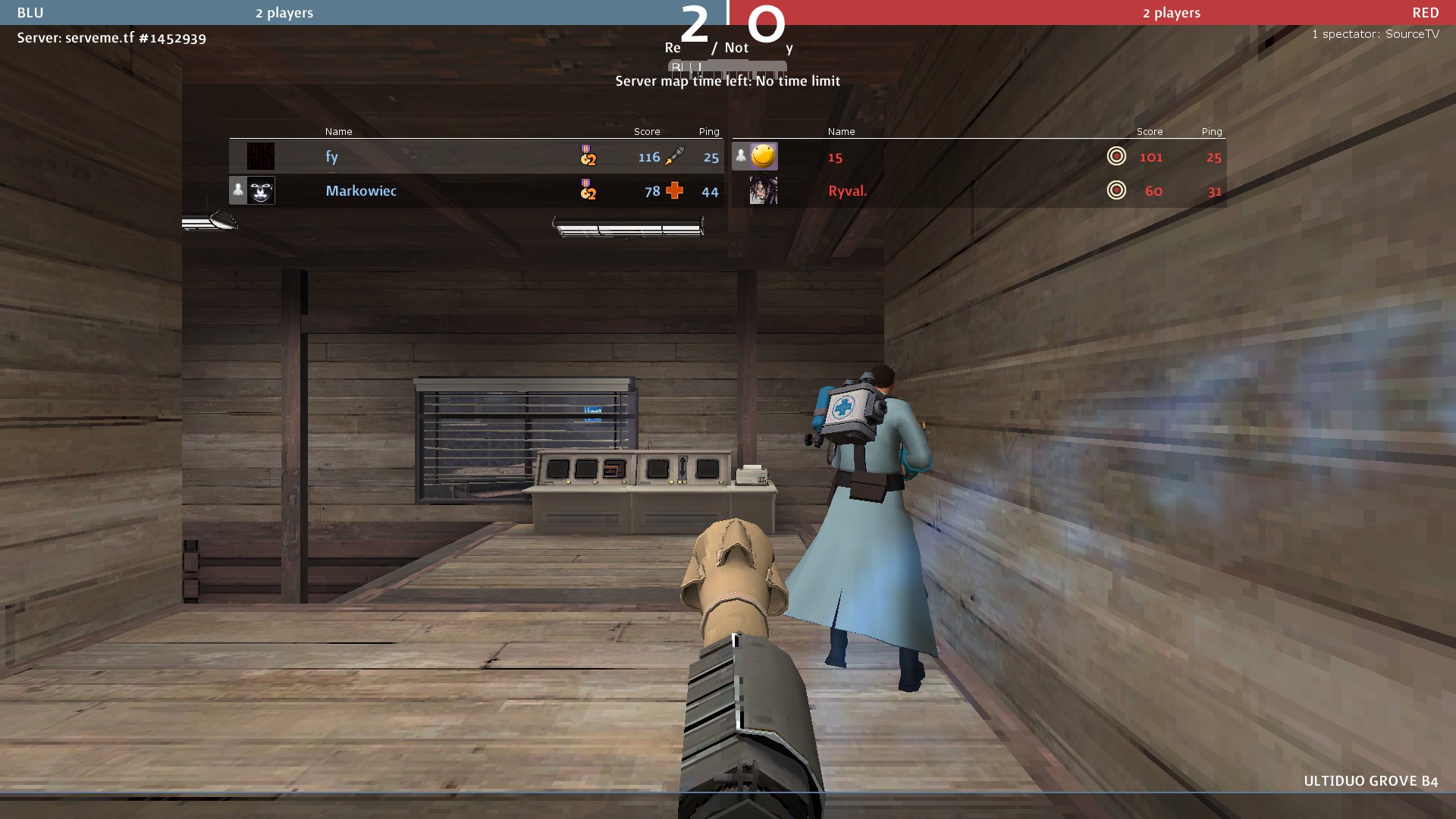Click Ryval.'s dark-haired avatar
The image size is (1456, 819).
click(x=763, y=191)
